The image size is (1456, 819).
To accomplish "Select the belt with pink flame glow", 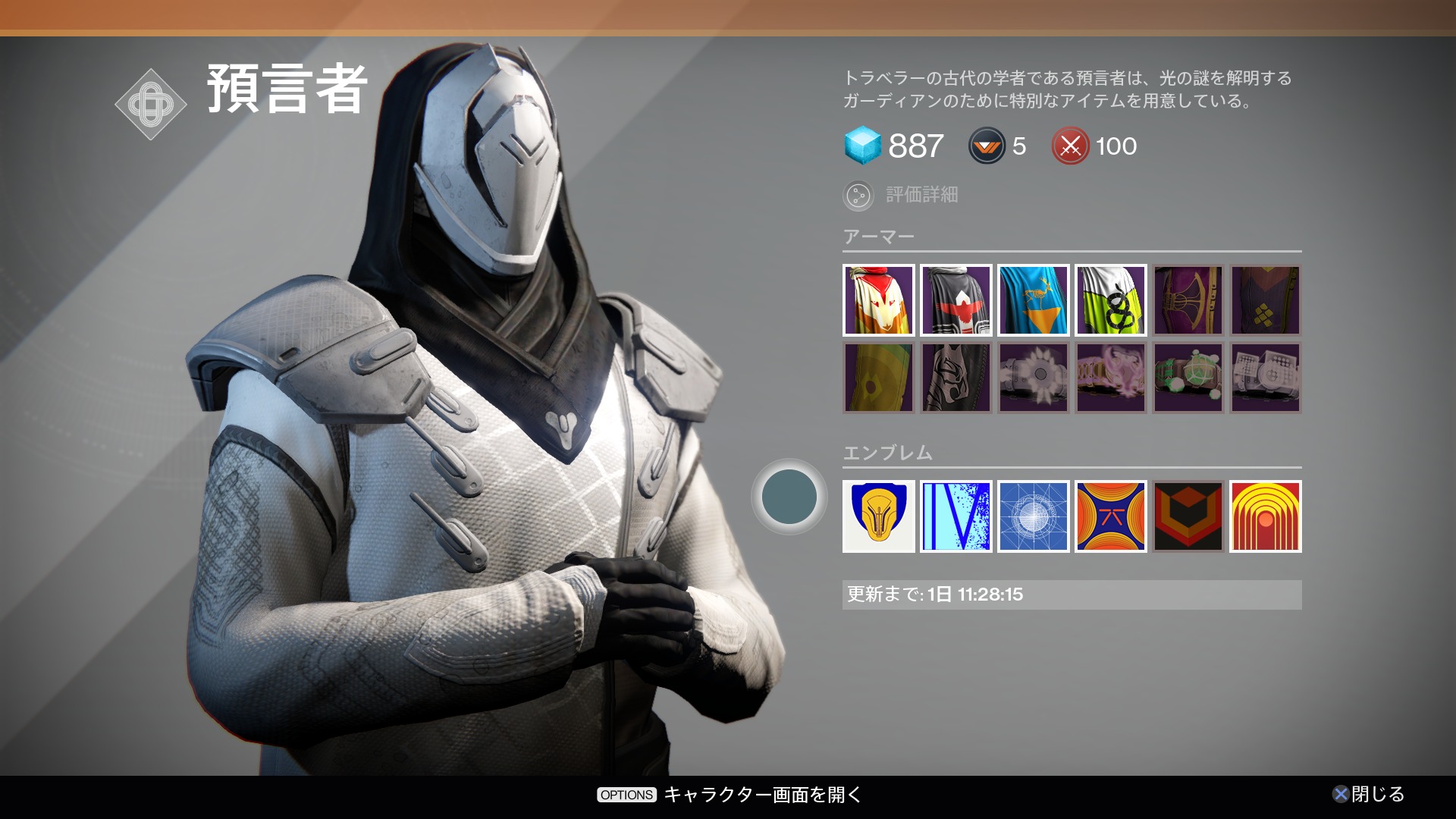I will (1110, 378).
